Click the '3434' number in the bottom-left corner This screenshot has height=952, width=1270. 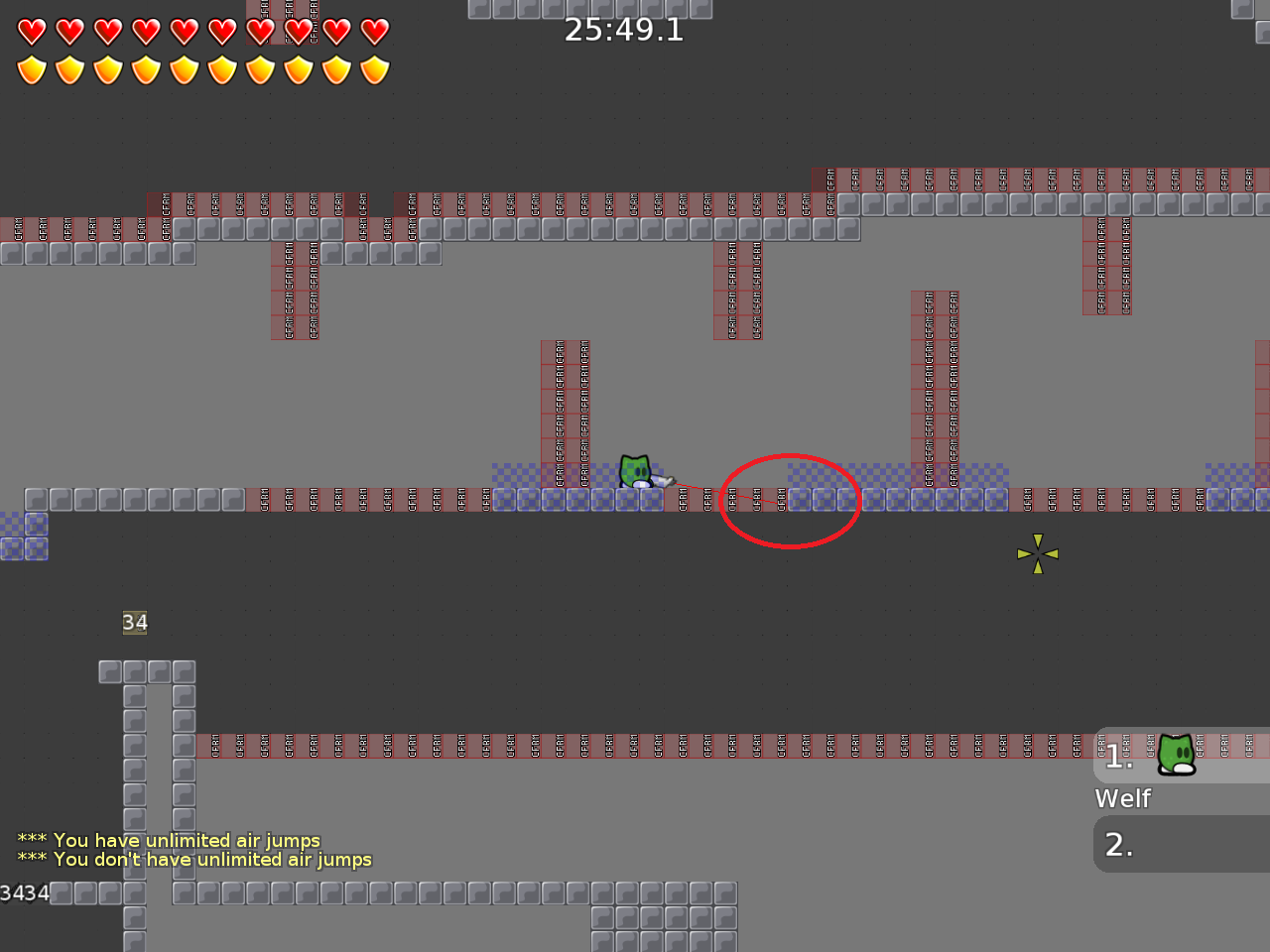25,892
